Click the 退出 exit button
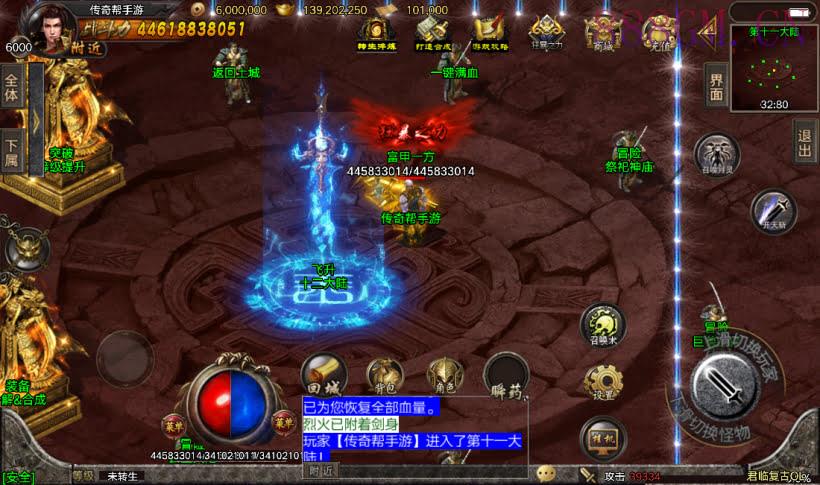Viewport: 820px width, 485px height. tap(805, 141)
